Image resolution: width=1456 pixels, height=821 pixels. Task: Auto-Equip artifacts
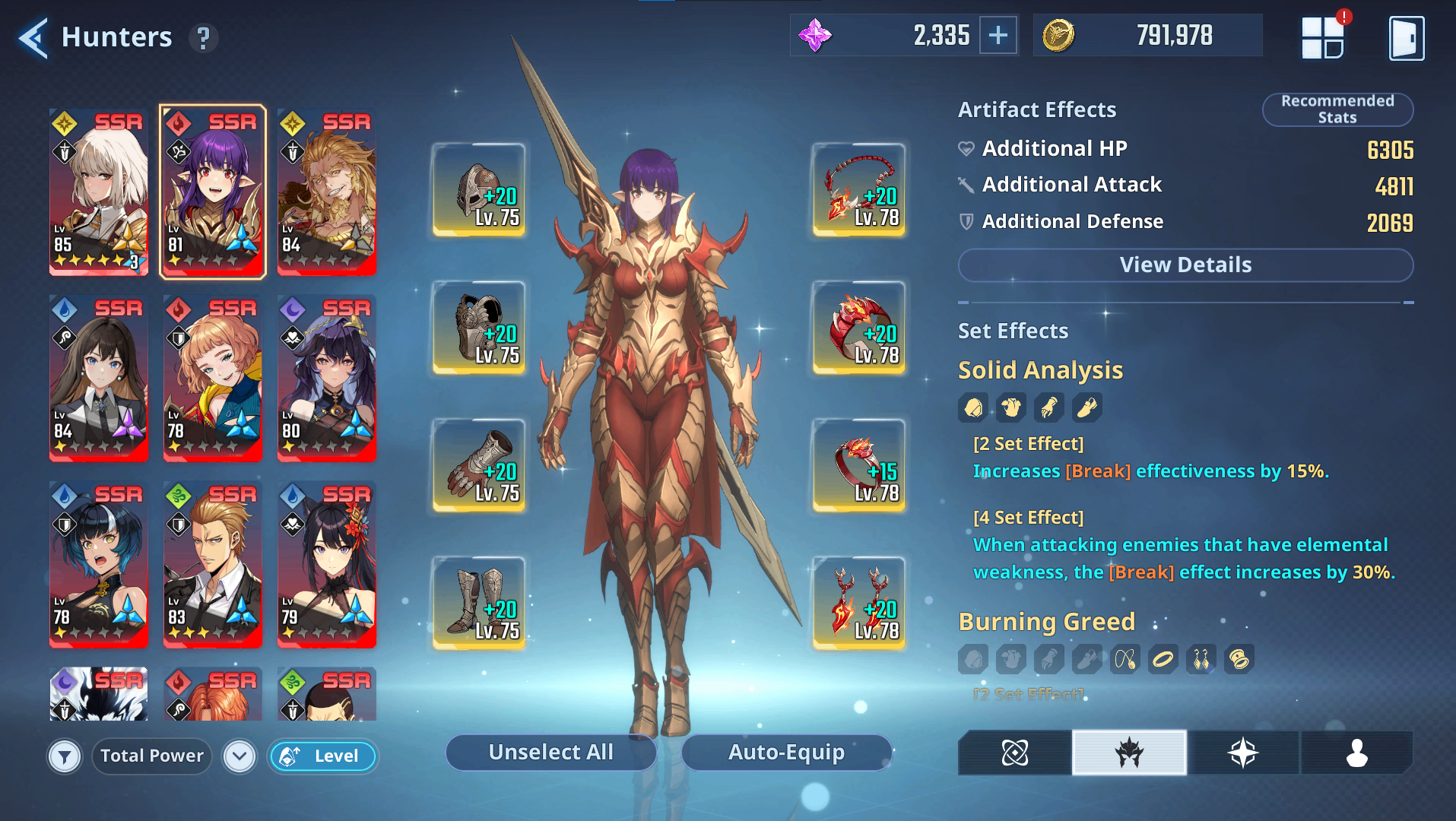786,753
